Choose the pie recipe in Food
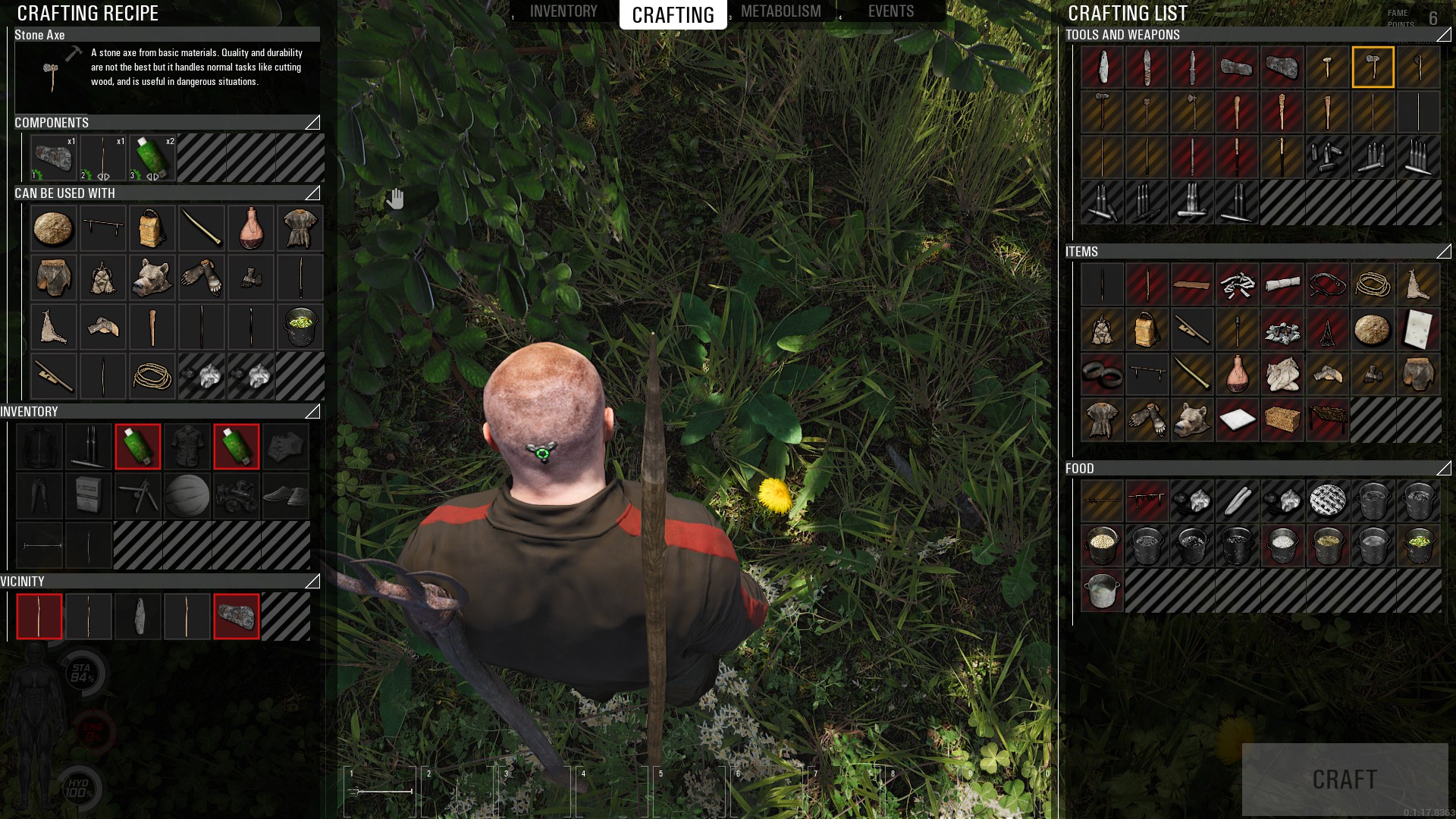Viewport: 1456px width, 819px height. 1327,500
